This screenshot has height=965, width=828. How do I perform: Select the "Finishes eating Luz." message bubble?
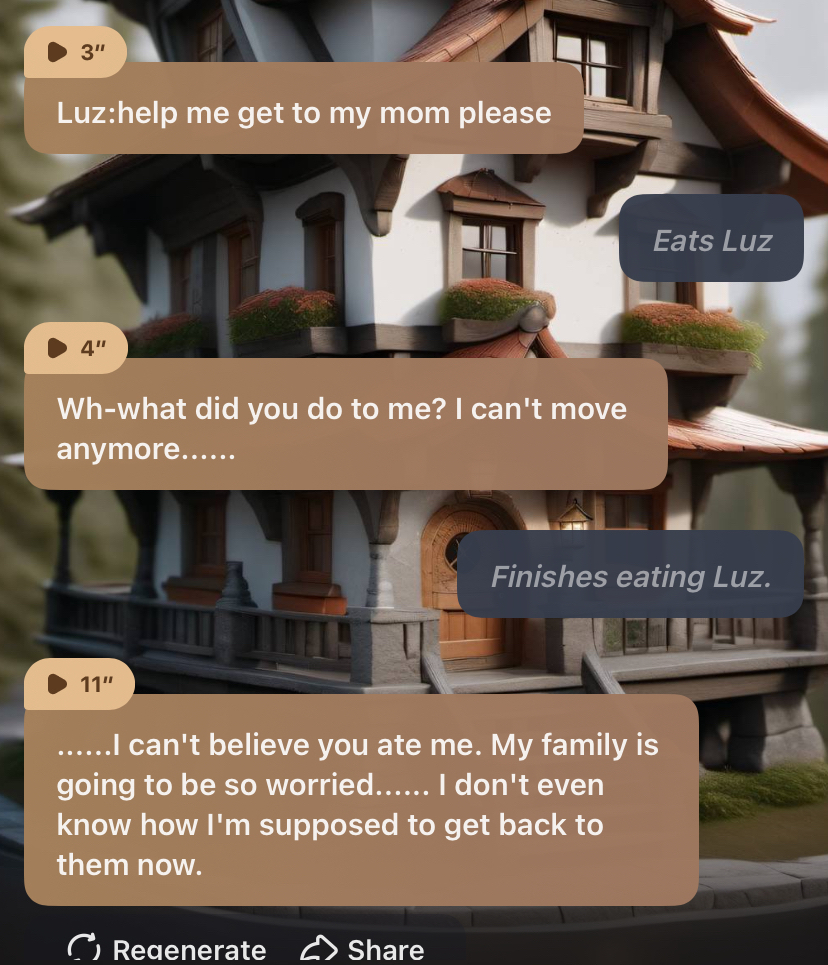[x=630, y=576]
